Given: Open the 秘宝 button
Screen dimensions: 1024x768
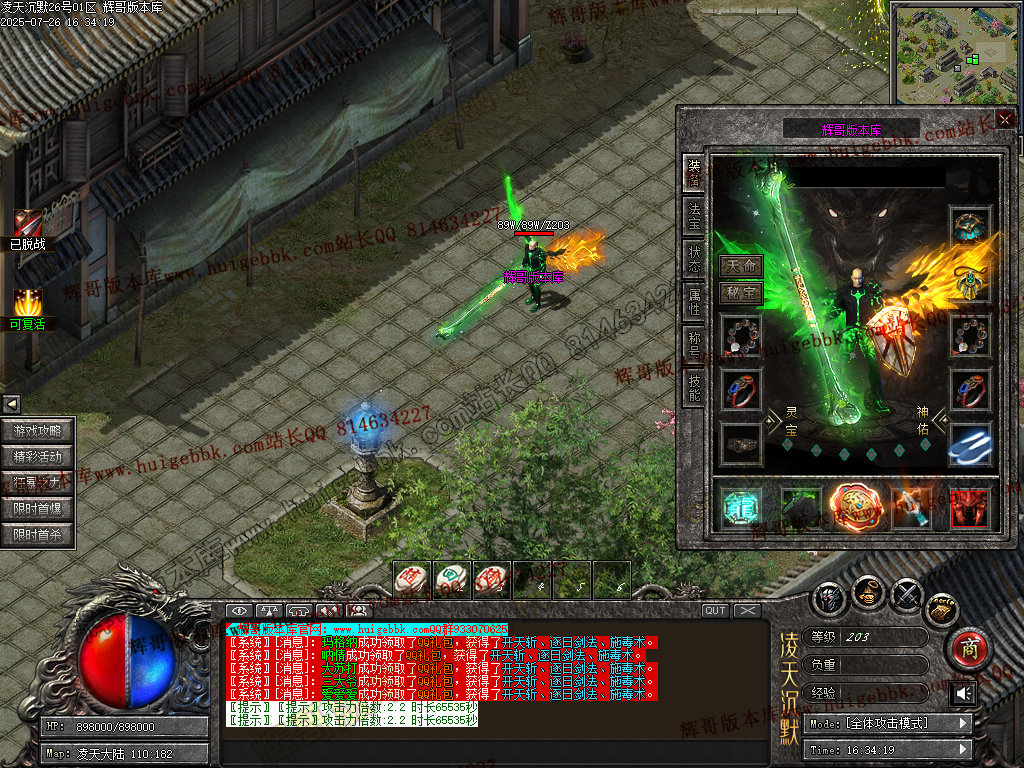Looking at the screenshot, I should pyautogui.click(x=741, y=293).
